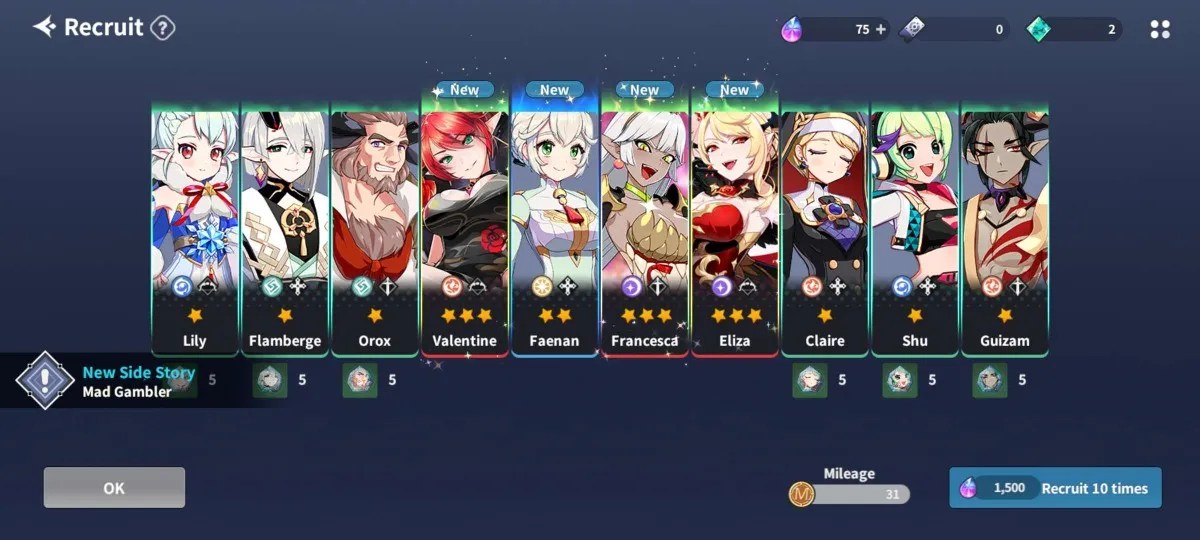
Task: Recruit 10 times for 1,500
Action: [1055, 488]
